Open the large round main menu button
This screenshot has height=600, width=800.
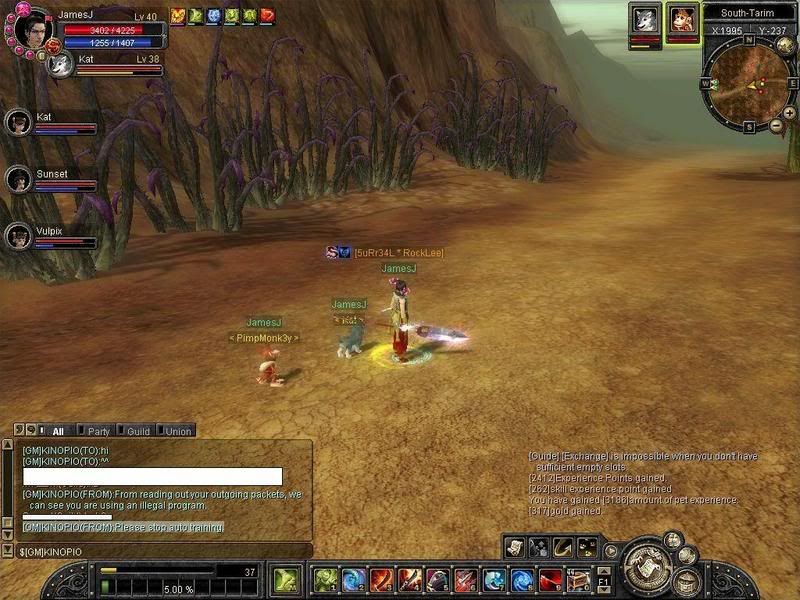point(646,566)
